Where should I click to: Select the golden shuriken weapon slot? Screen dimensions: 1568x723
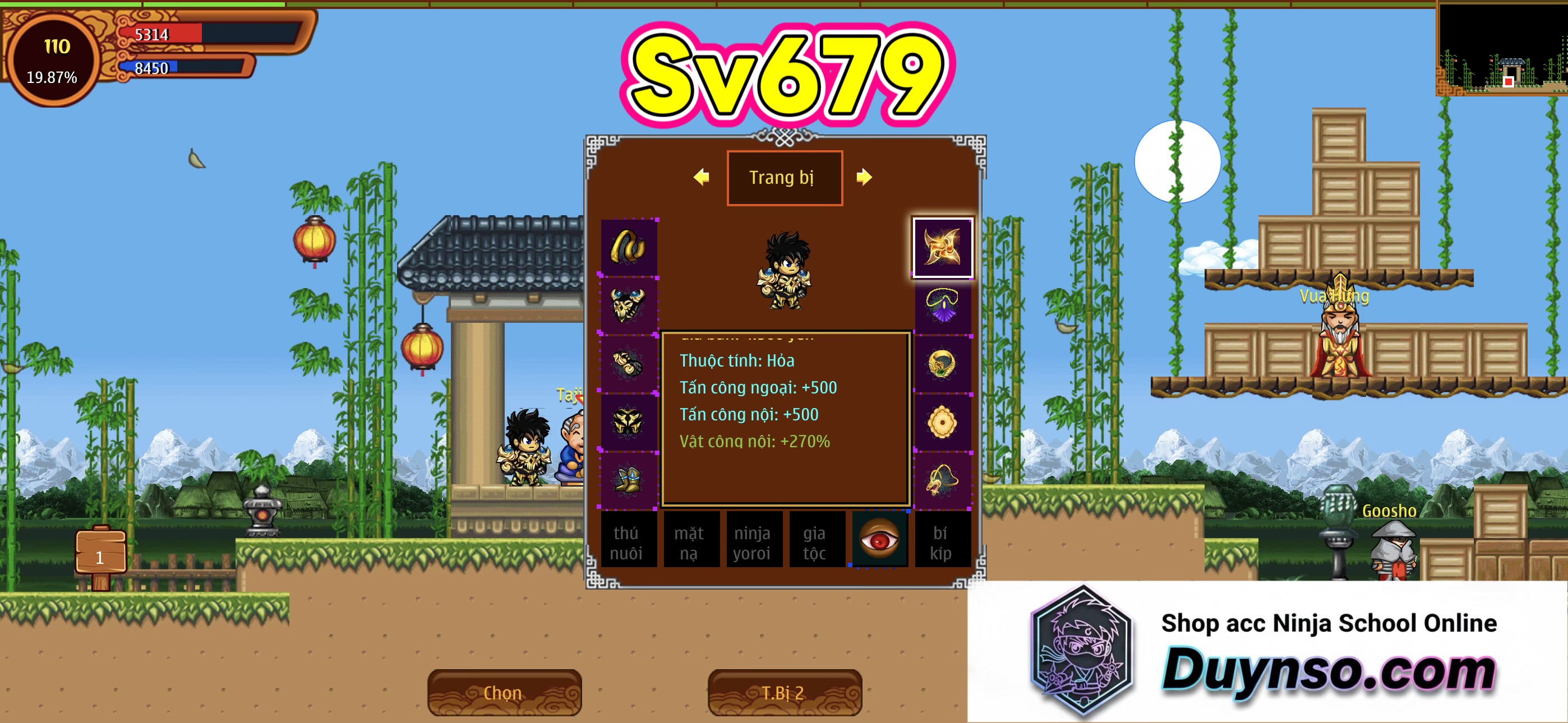pos(942,247)
